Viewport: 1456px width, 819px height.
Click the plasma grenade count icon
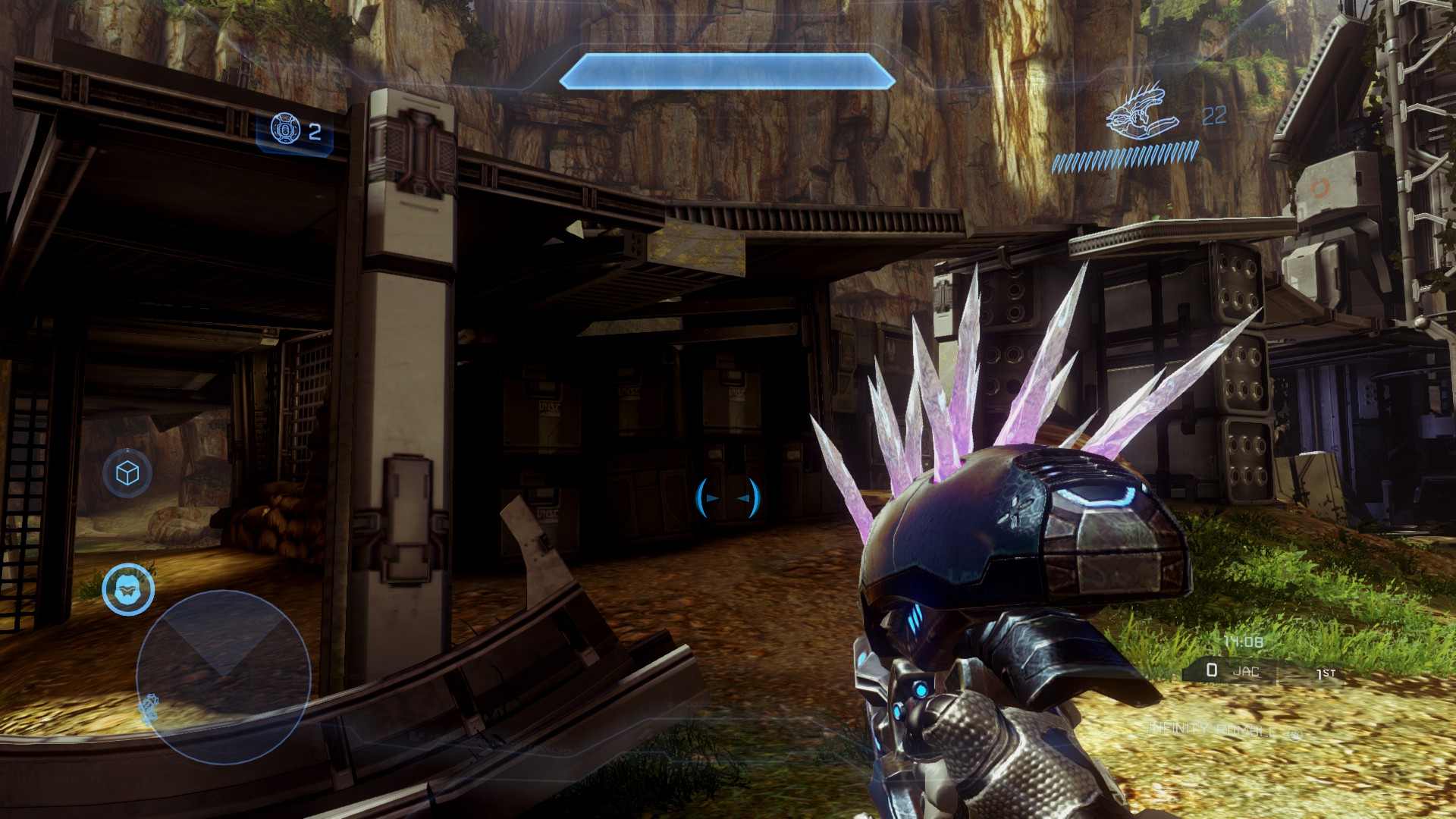tap(285, 130)
